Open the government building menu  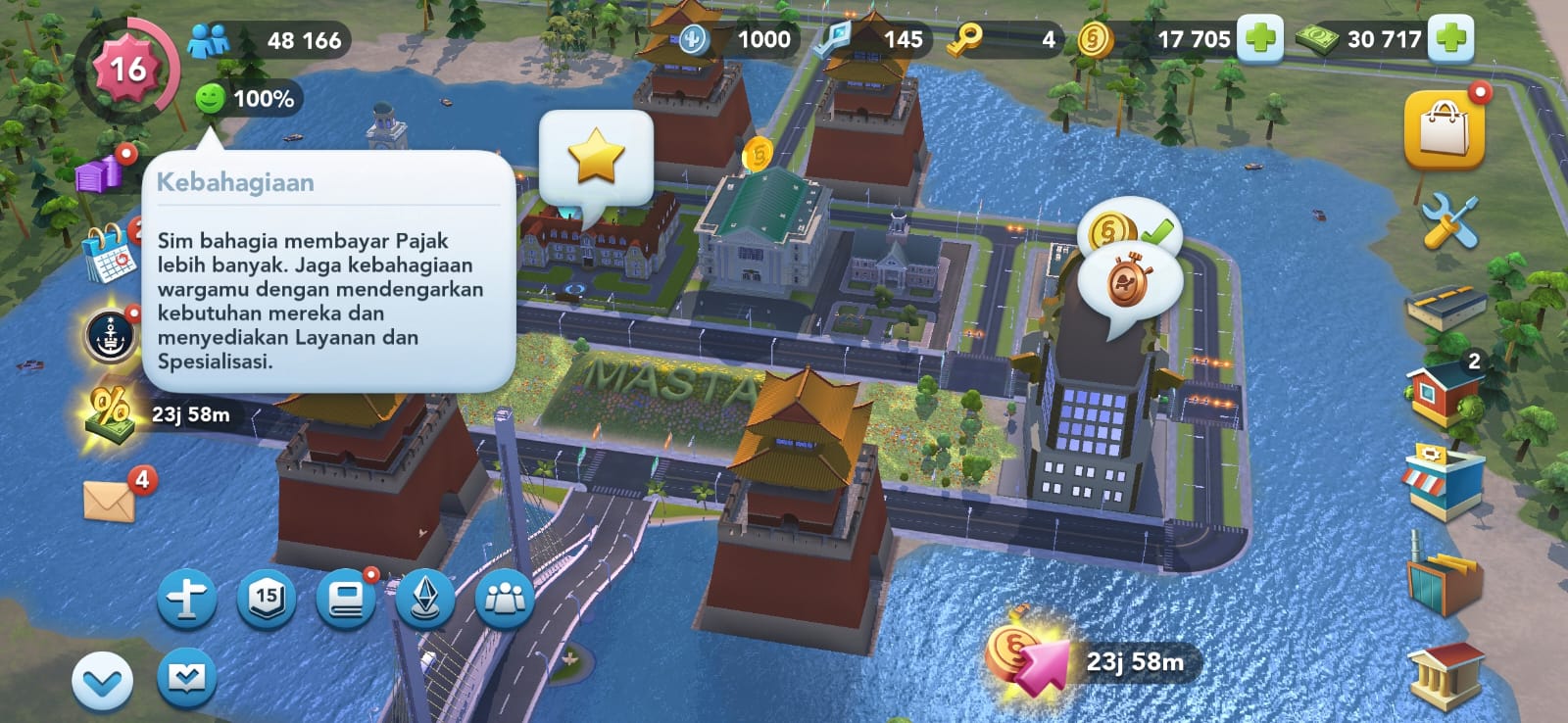click(x=1445, y=675)
